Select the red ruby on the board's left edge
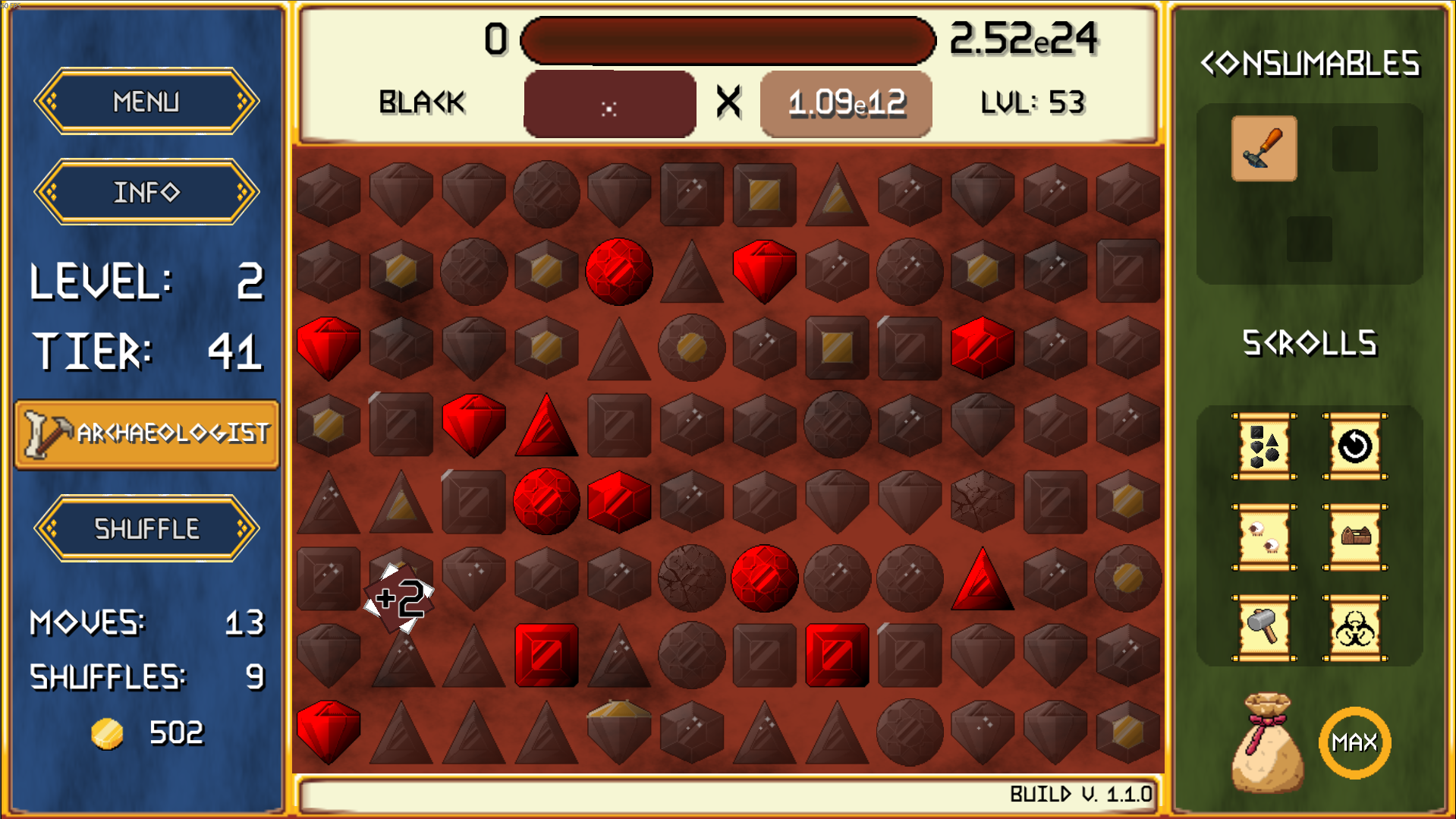Image resolution: width=1456 pixels, height=819 pixels. pos(329,348)
